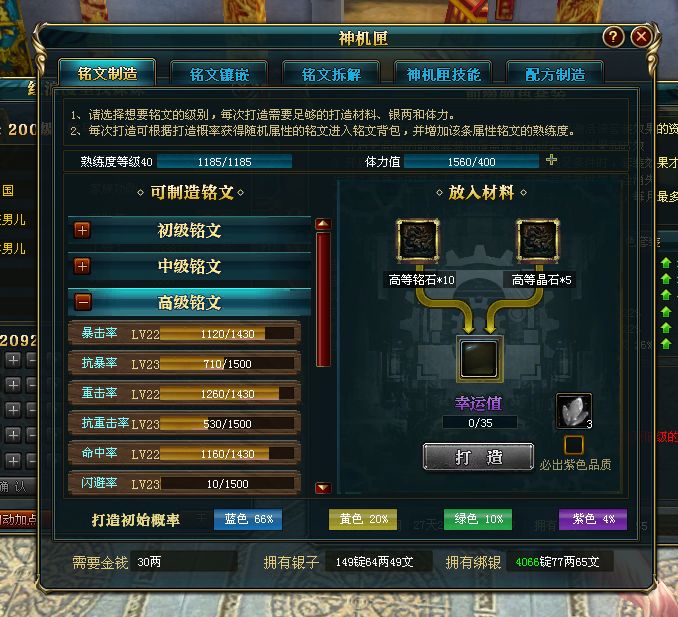Select the 神机匣技能 tab
678x617 pixels.
(x=443, y=75)
